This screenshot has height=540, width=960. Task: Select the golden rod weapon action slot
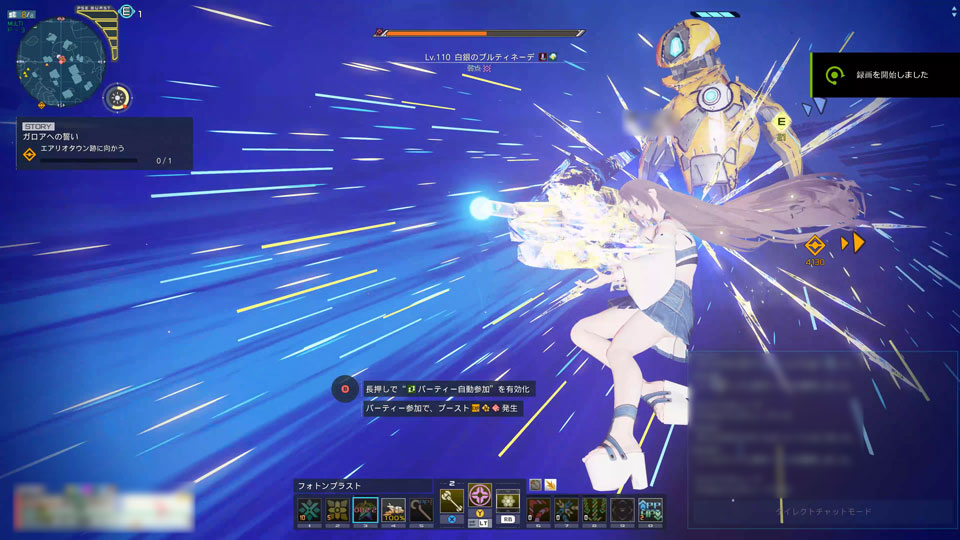[x=452, y=501]
